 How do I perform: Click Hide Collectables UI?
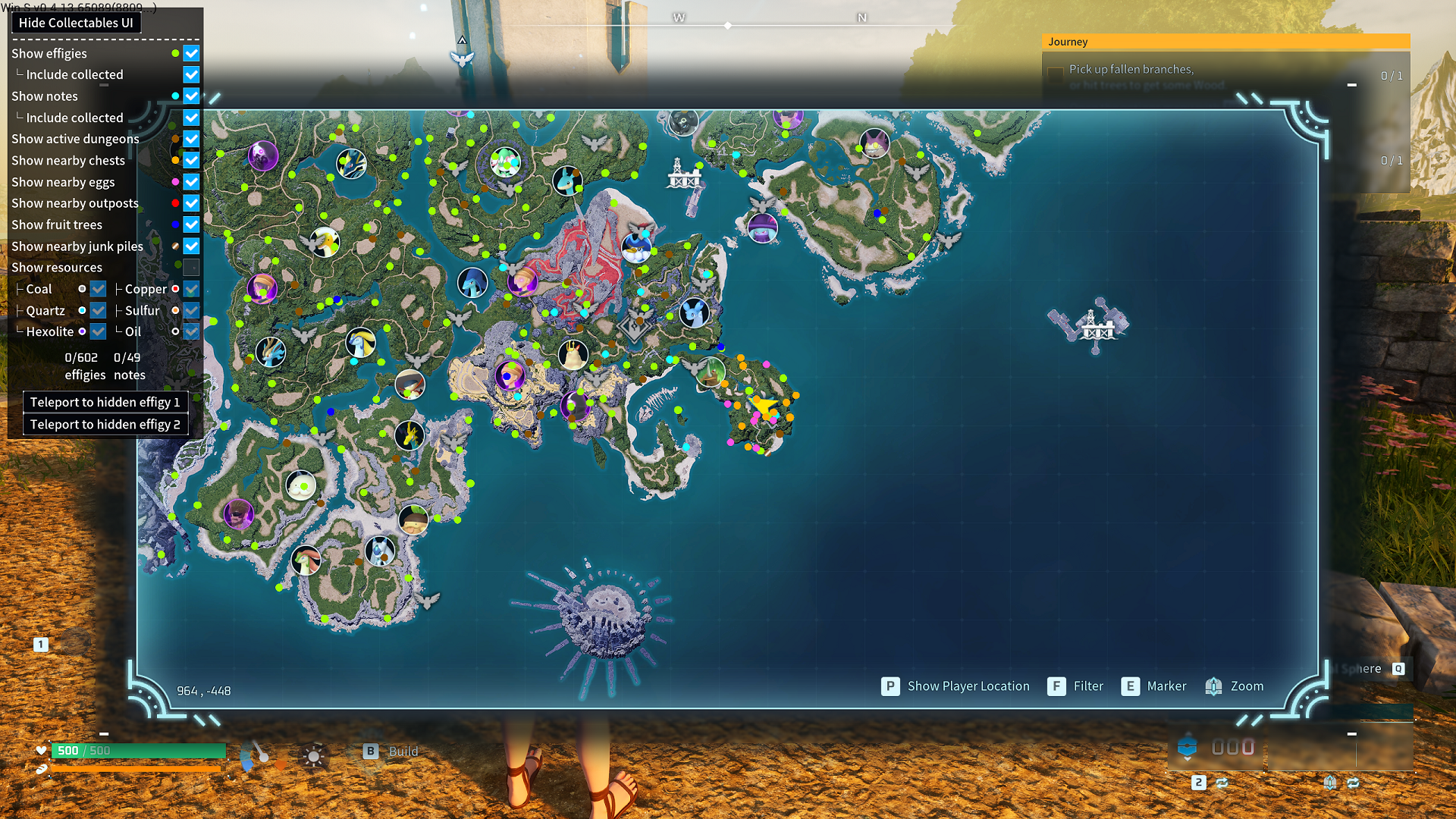[75, 23]
